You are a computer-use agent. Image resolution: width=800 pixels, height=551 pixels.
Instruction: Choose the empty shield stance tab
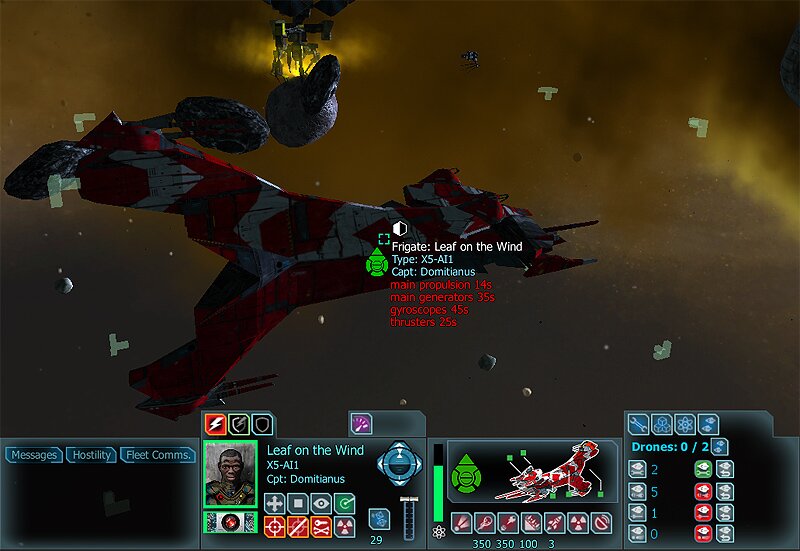261,424
